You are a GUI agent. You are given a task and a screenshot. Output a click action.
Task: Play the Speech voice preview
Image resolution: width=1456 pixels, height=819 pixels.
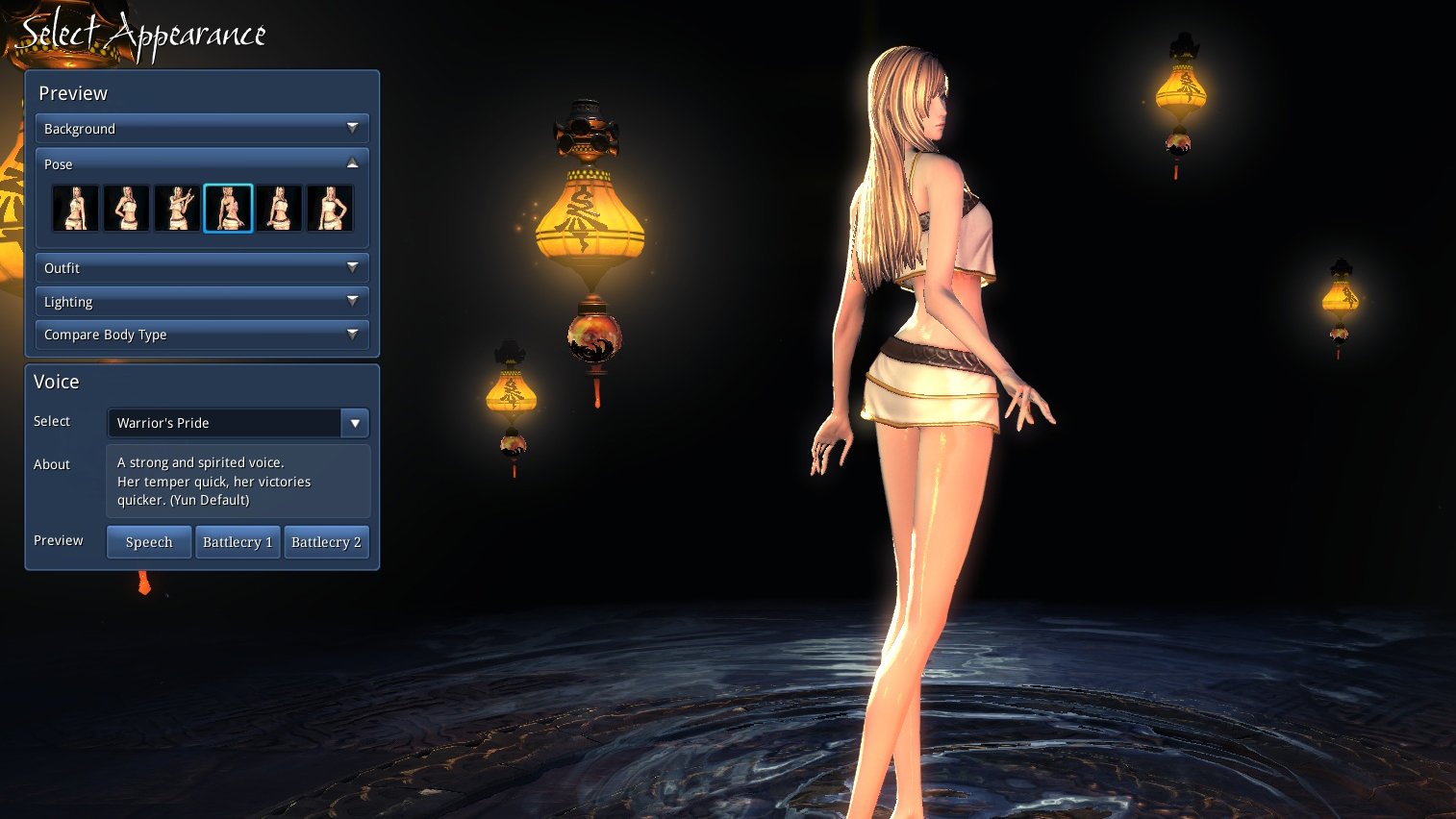point(149,542)
